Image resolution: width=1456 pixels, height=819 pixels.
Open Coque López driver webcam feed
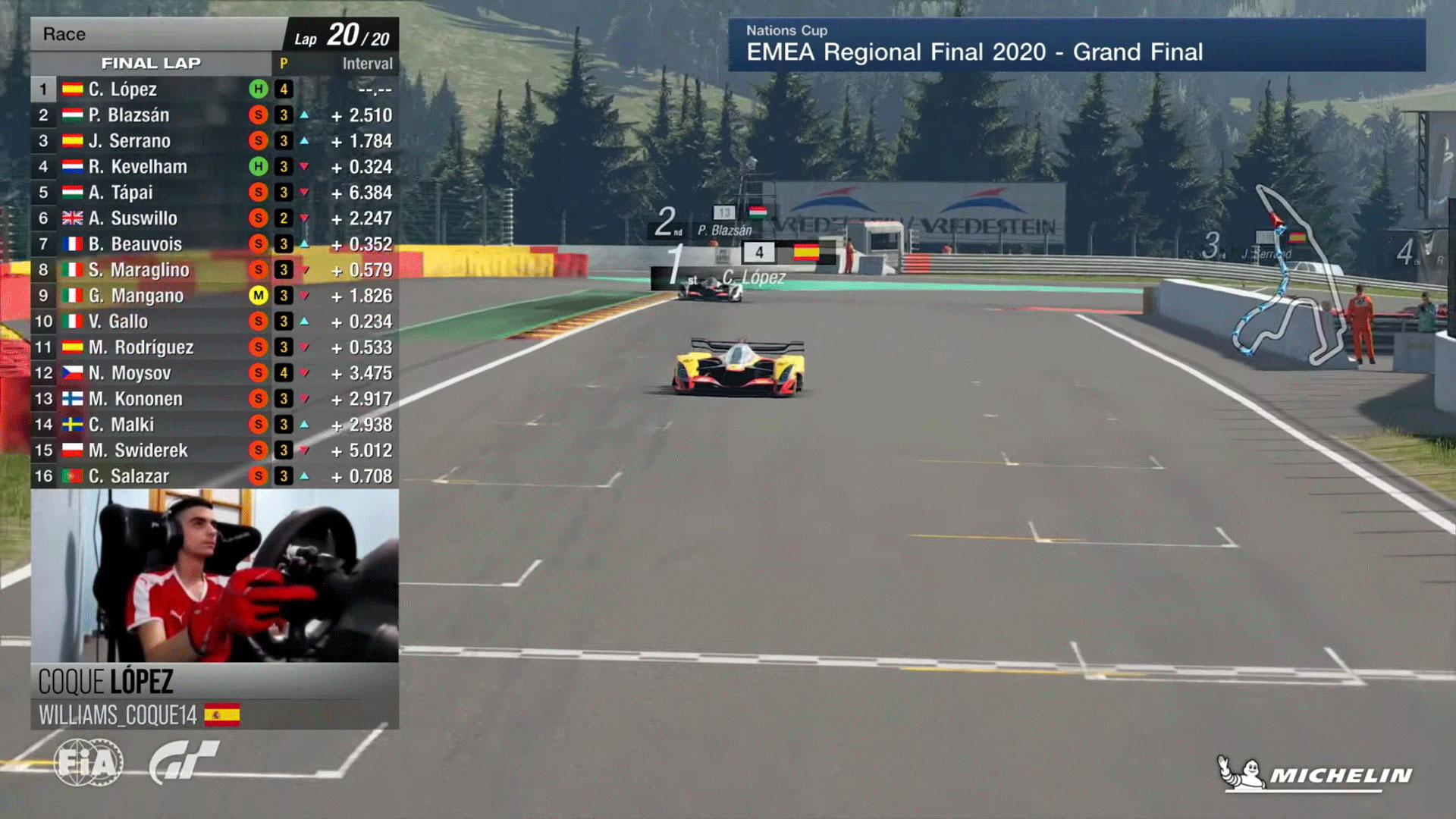(x=215, y=576)
